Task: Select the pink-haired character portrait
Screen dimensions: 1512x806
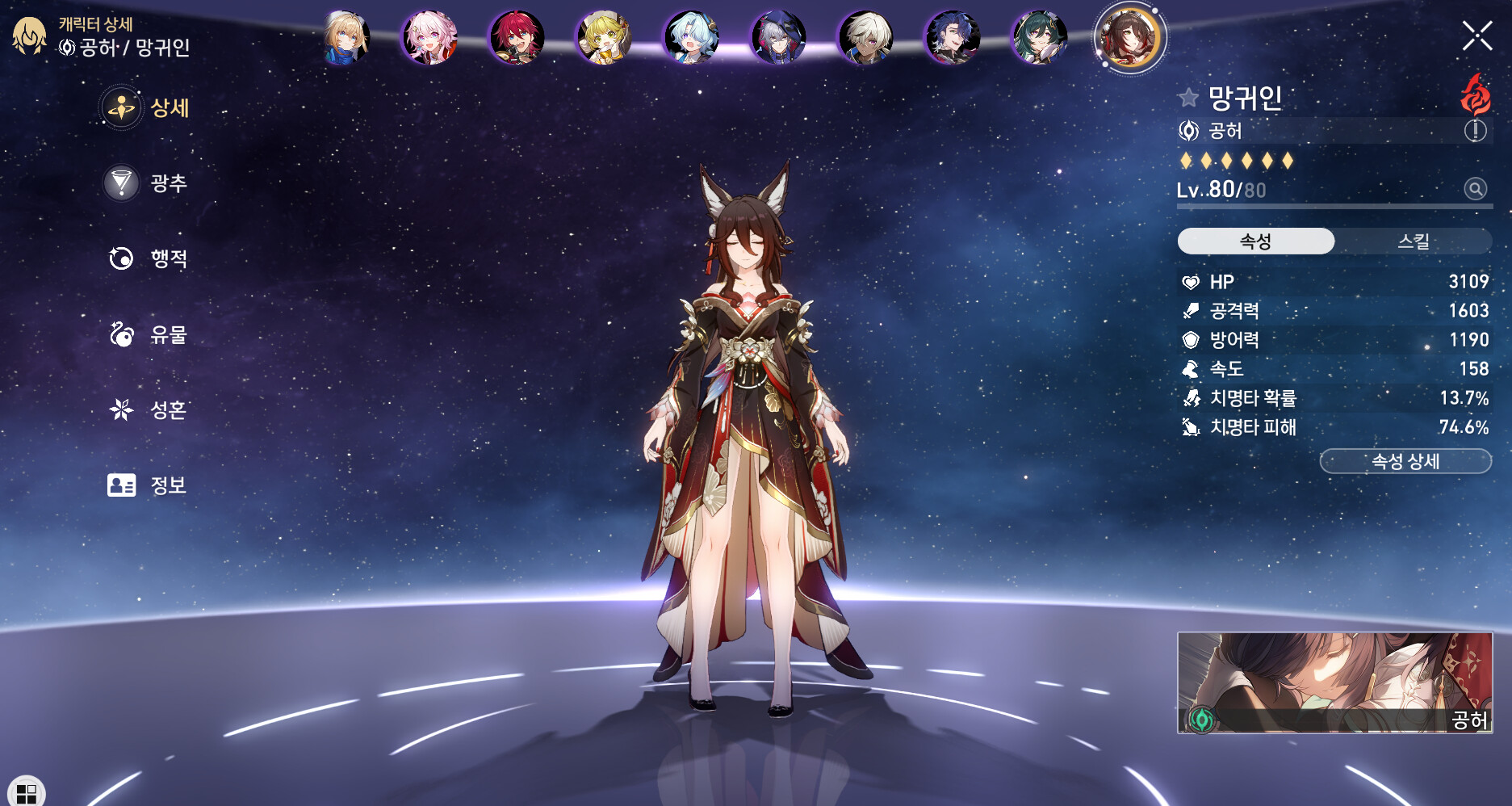Action: [x=429, y=38]
